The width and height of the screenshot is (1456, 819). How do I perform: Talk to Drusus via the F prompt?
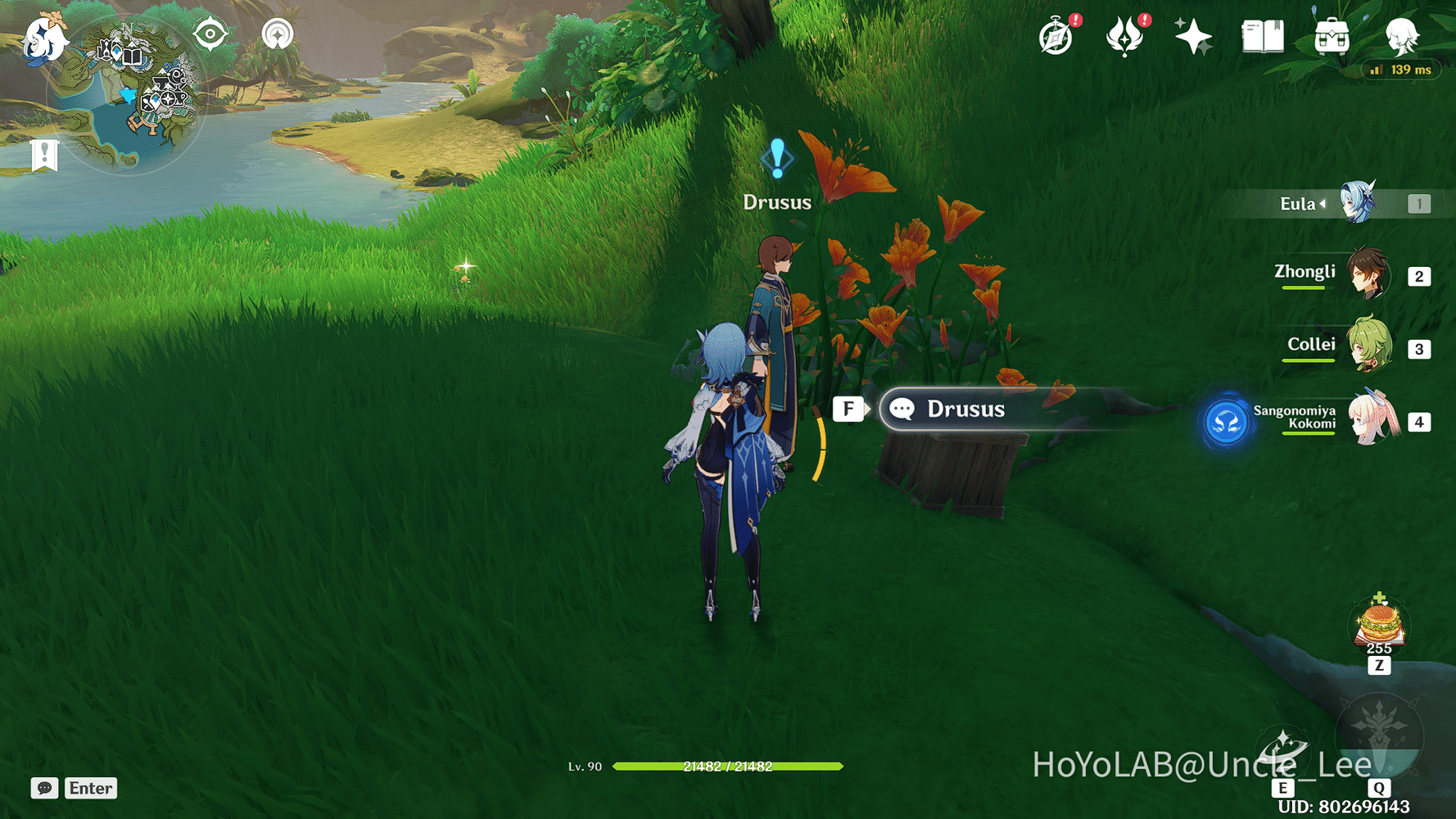(x=849, y=409)
